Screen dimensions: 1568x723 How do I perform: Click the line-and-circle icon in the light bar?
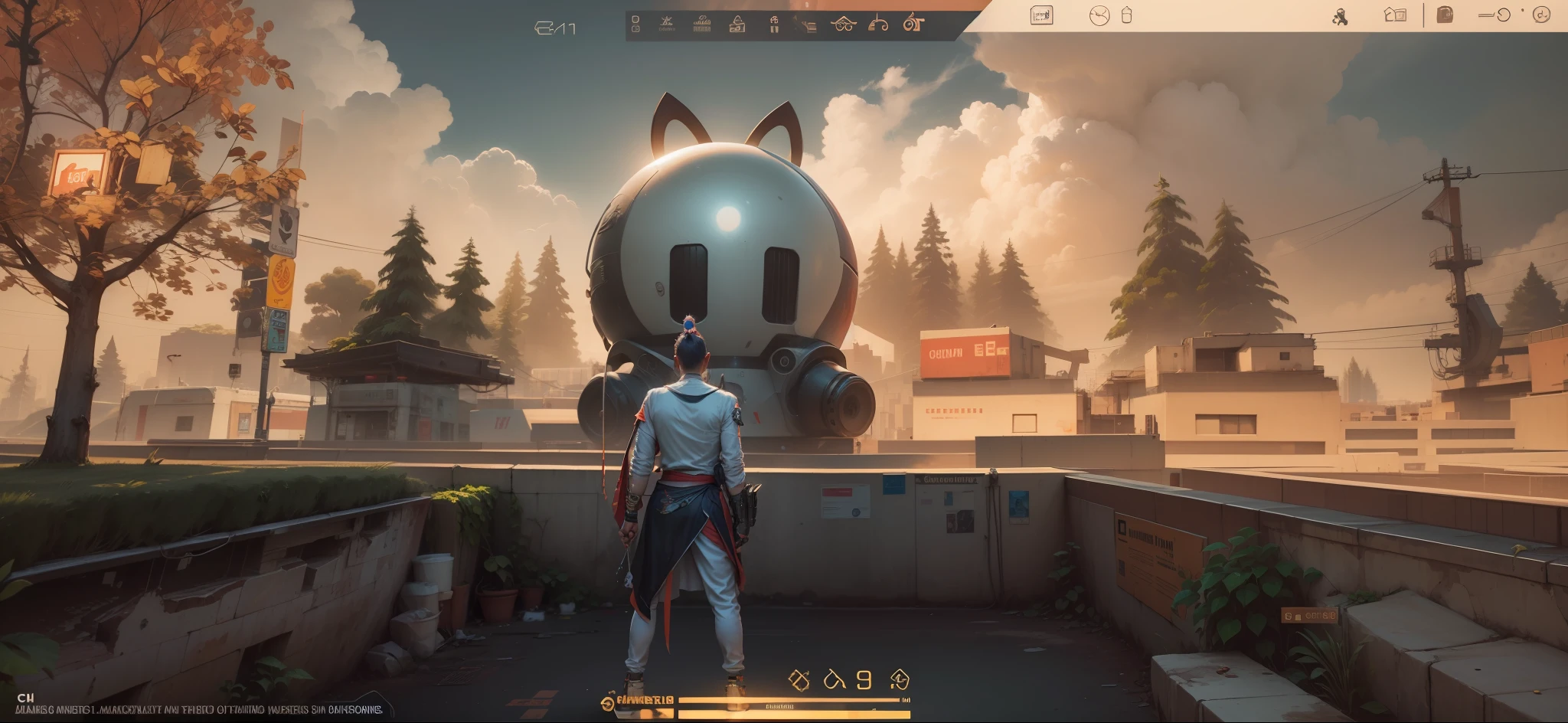[1494, 15]
